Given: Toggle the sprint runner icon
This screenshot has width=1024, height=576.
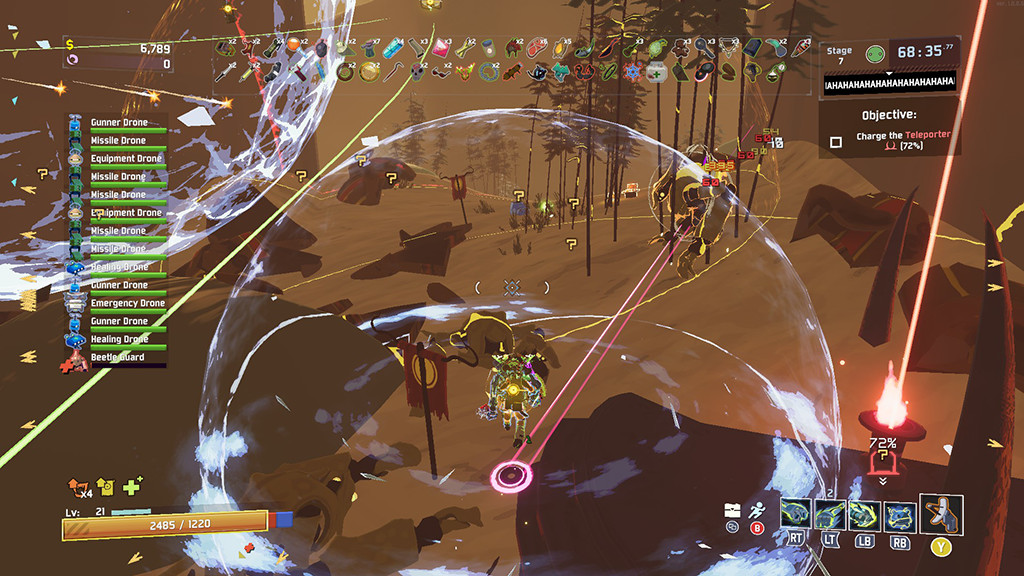Looking at the screenshot, I should [757, 510].
